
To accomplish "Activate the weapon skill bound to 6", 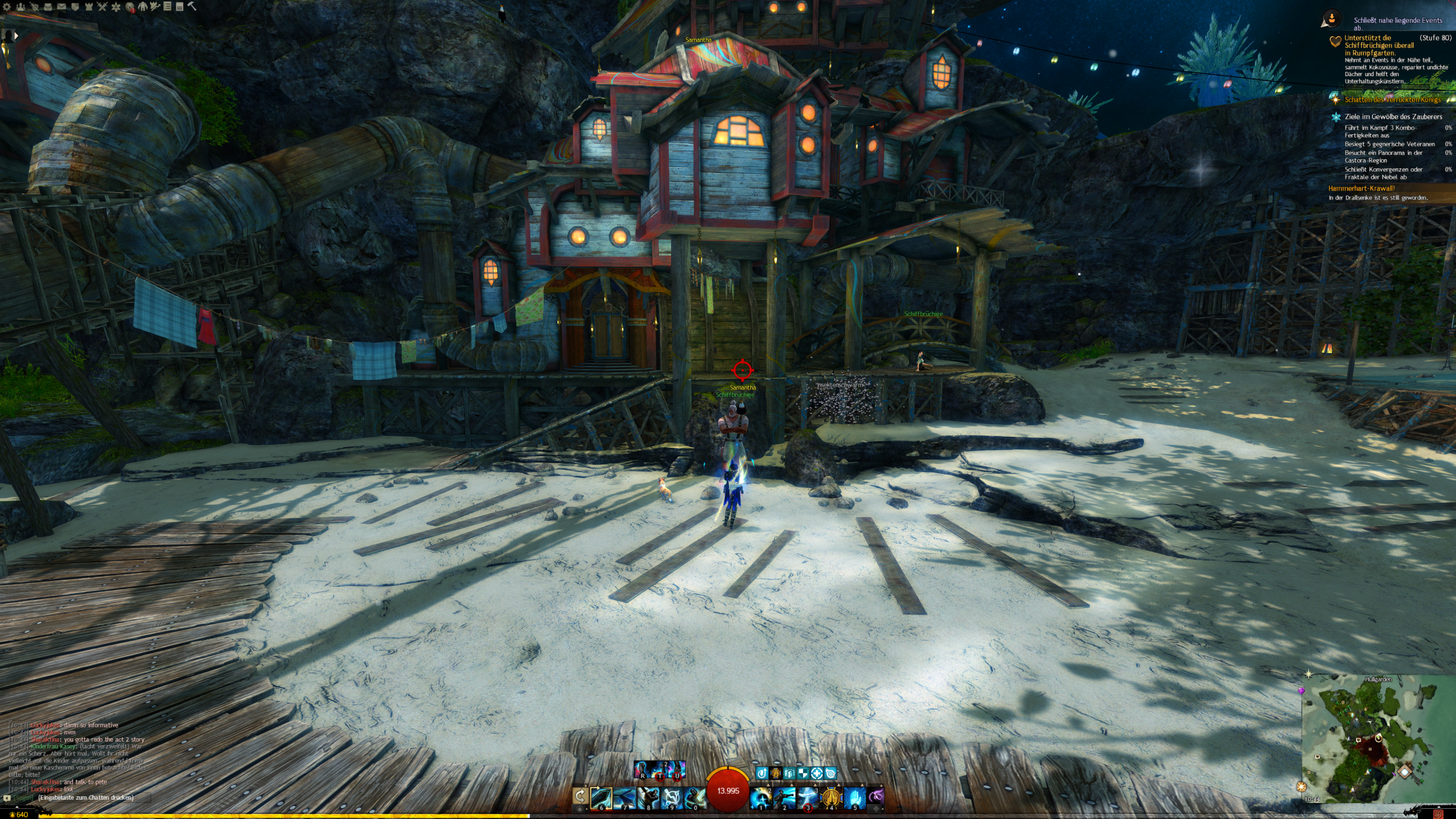I will coord(601,797).
